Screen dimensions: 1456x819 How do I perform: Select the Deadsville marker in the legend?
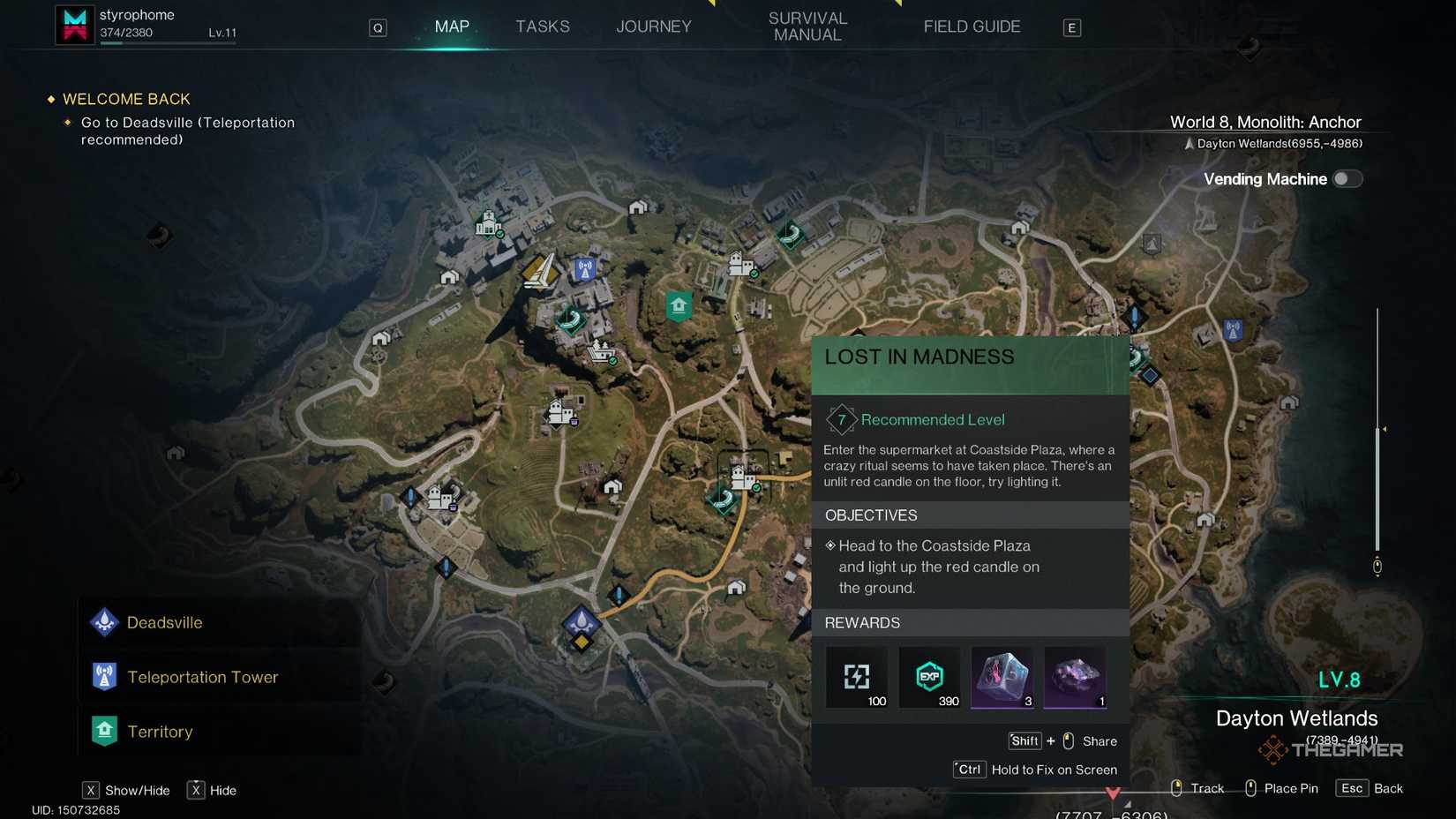[104, 622]
